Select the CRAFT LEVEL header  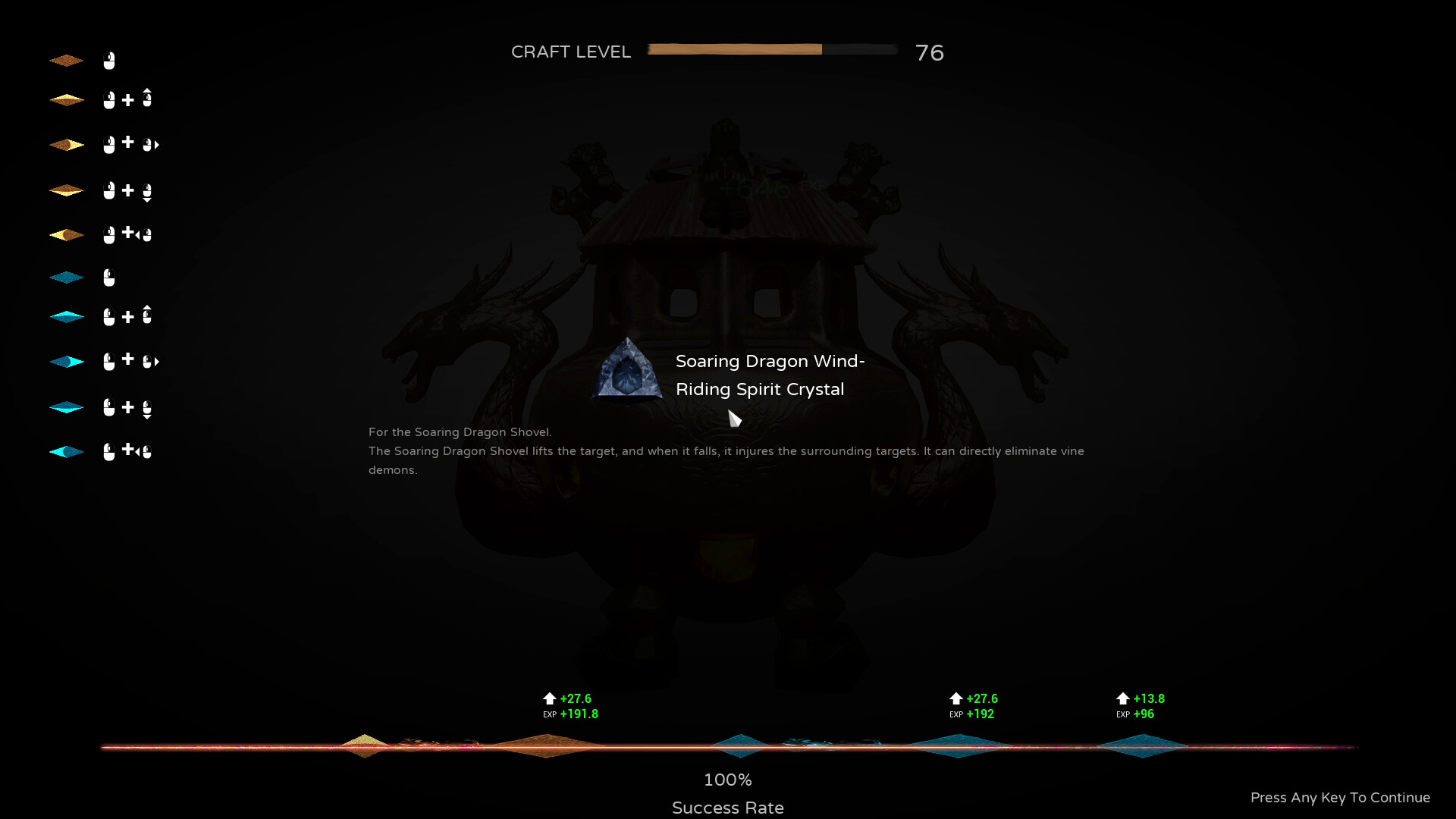[x=571, y=52]
